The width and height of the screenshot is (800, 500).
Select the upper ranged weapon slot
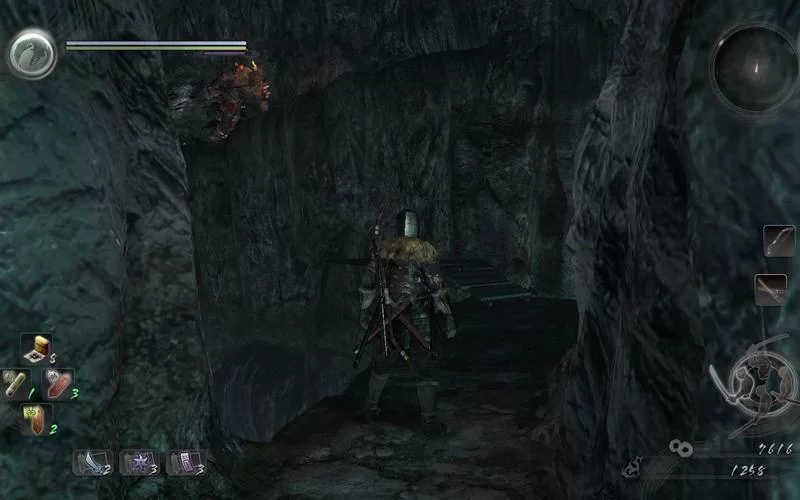pos(779,240)
